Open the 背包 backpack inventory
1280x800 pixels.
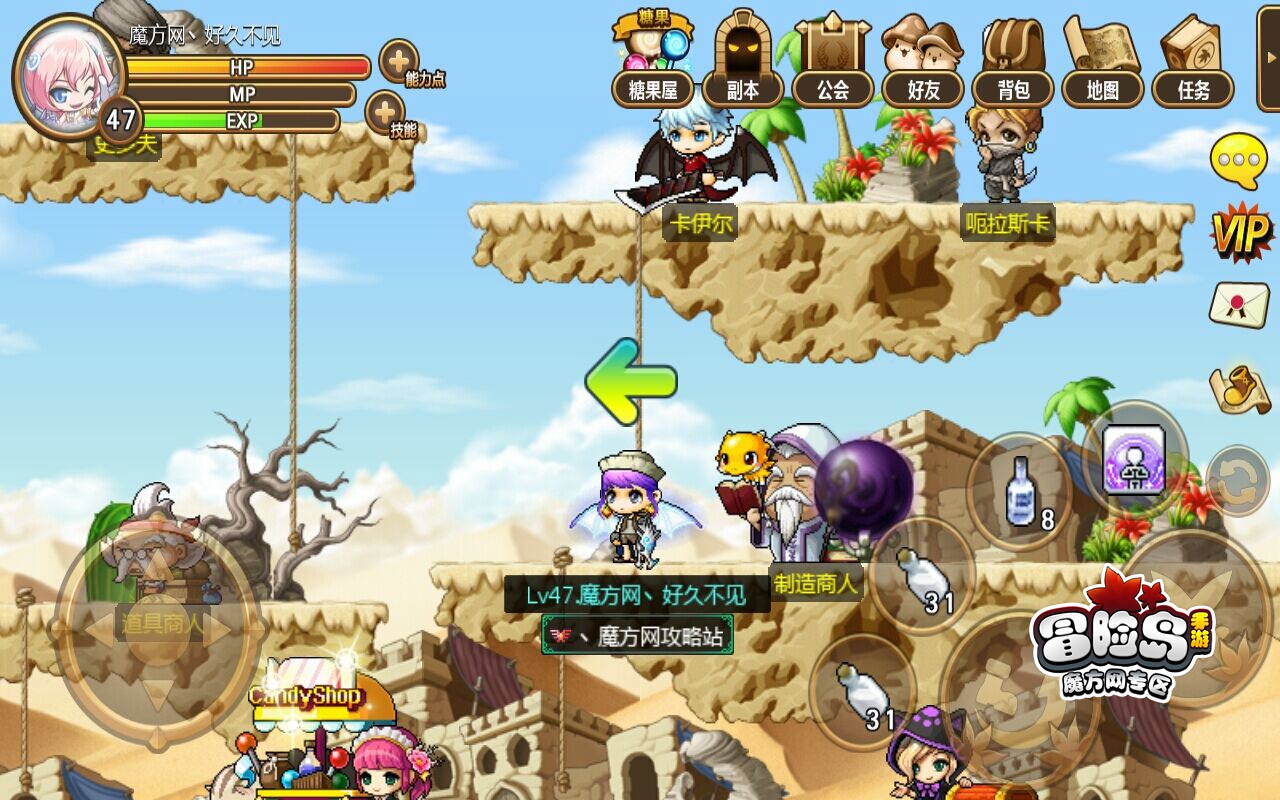1013,60
